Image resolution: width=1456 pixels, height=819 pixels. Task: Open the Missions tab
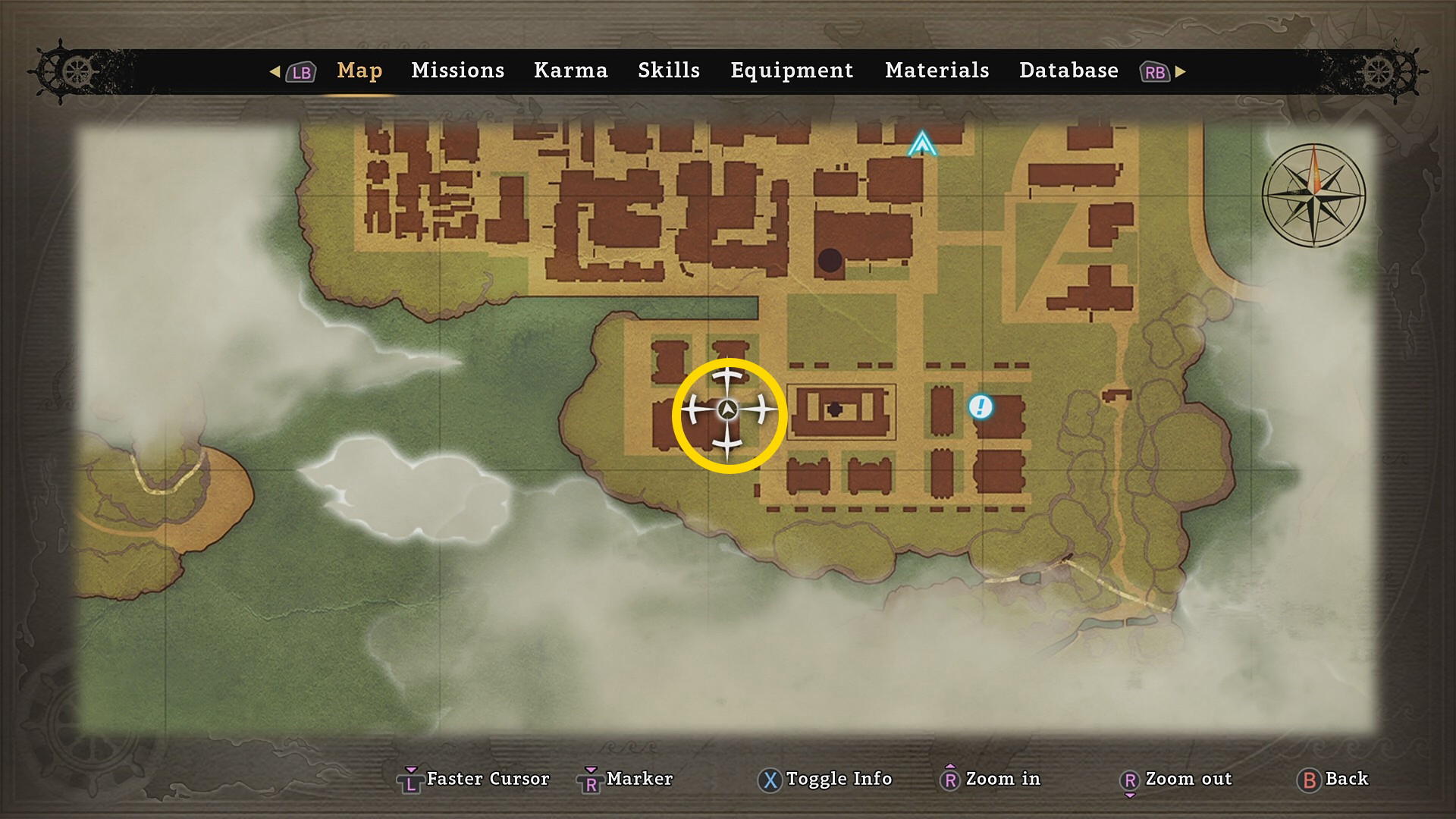click(457, 71)
